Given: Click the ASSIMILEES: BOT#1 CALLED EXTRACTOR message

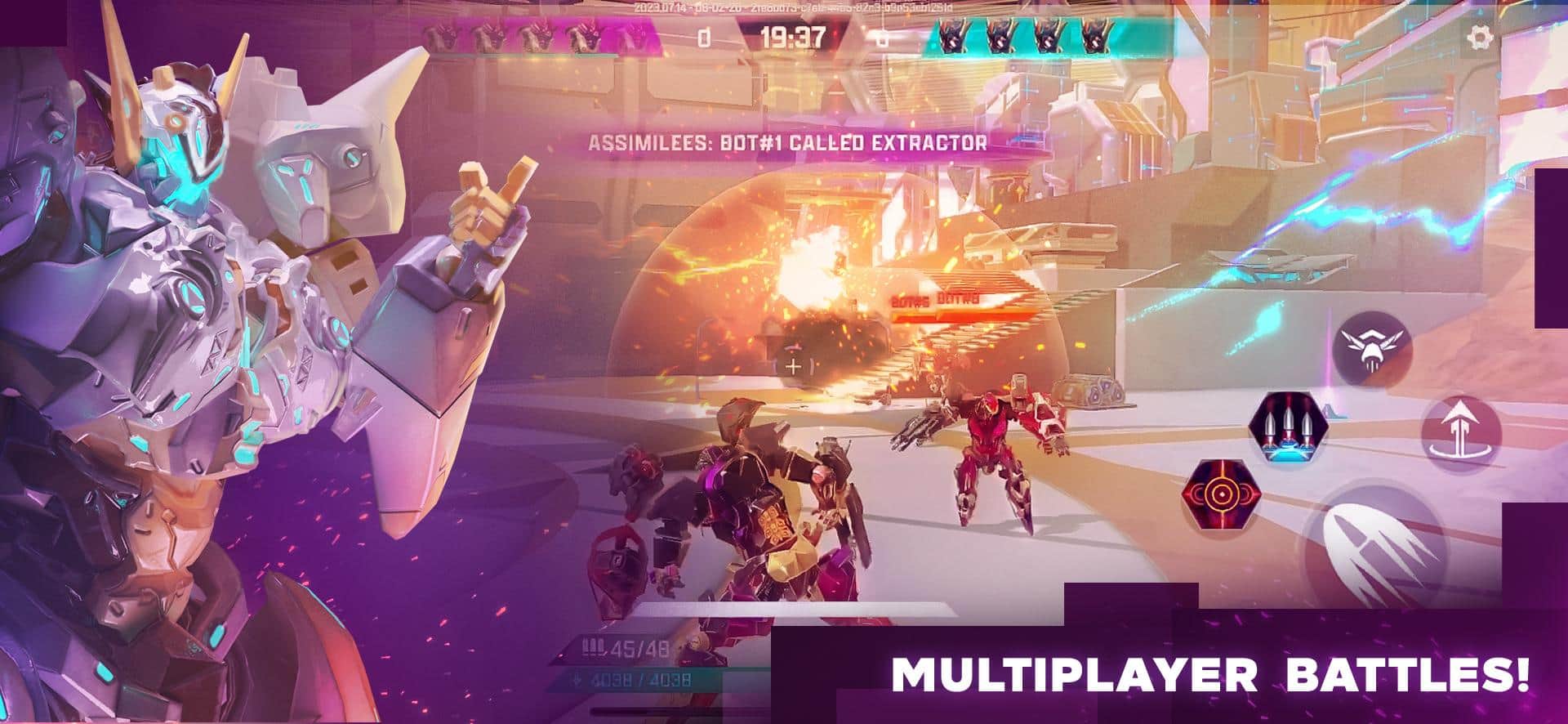Looking at the screenshot, I should pyautogui.click(x=788, y=141).
